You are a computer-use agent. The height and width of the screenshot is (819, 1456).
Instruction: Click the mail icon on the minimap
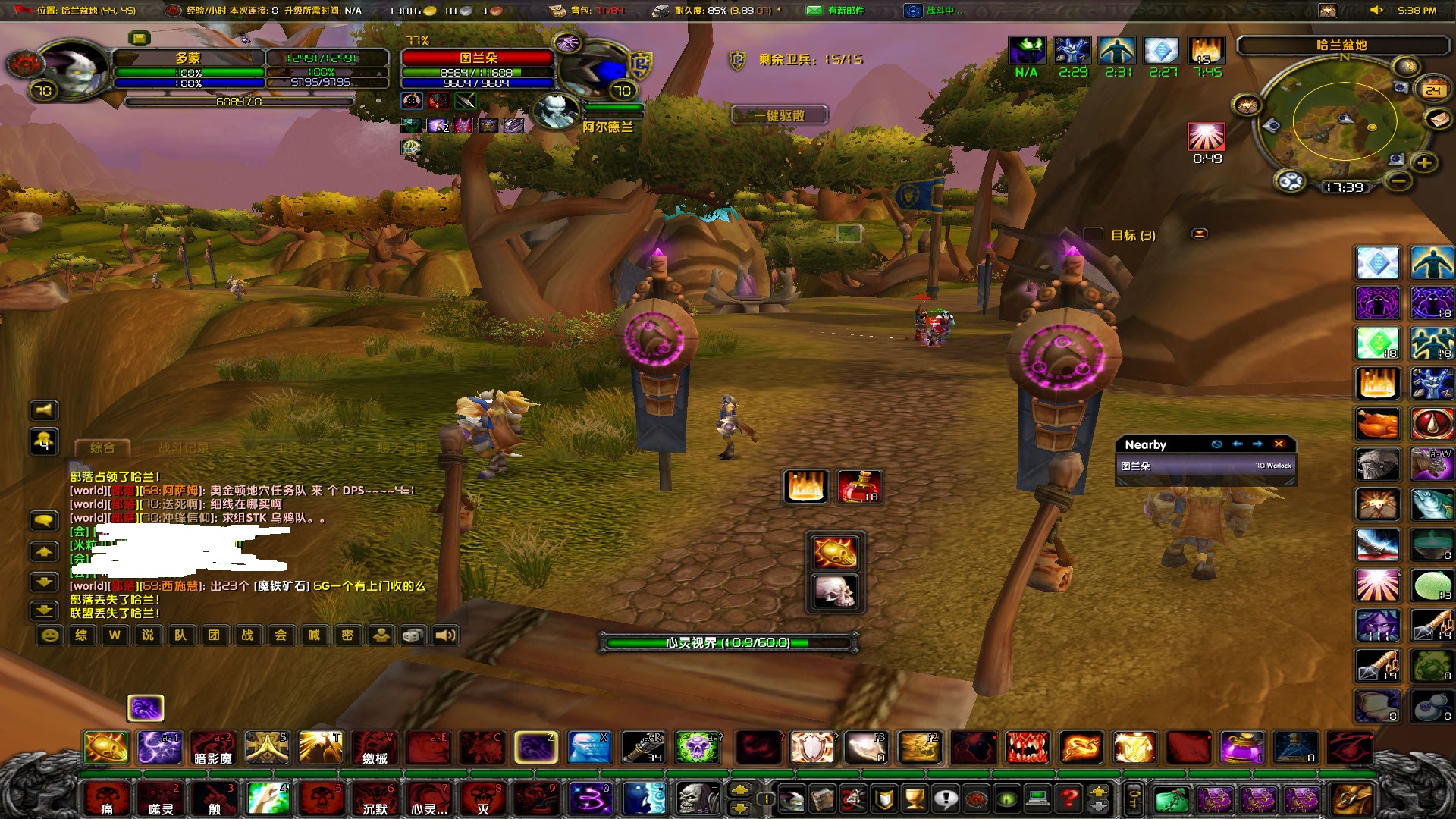pyautogui.click(x=1438, y=120)
